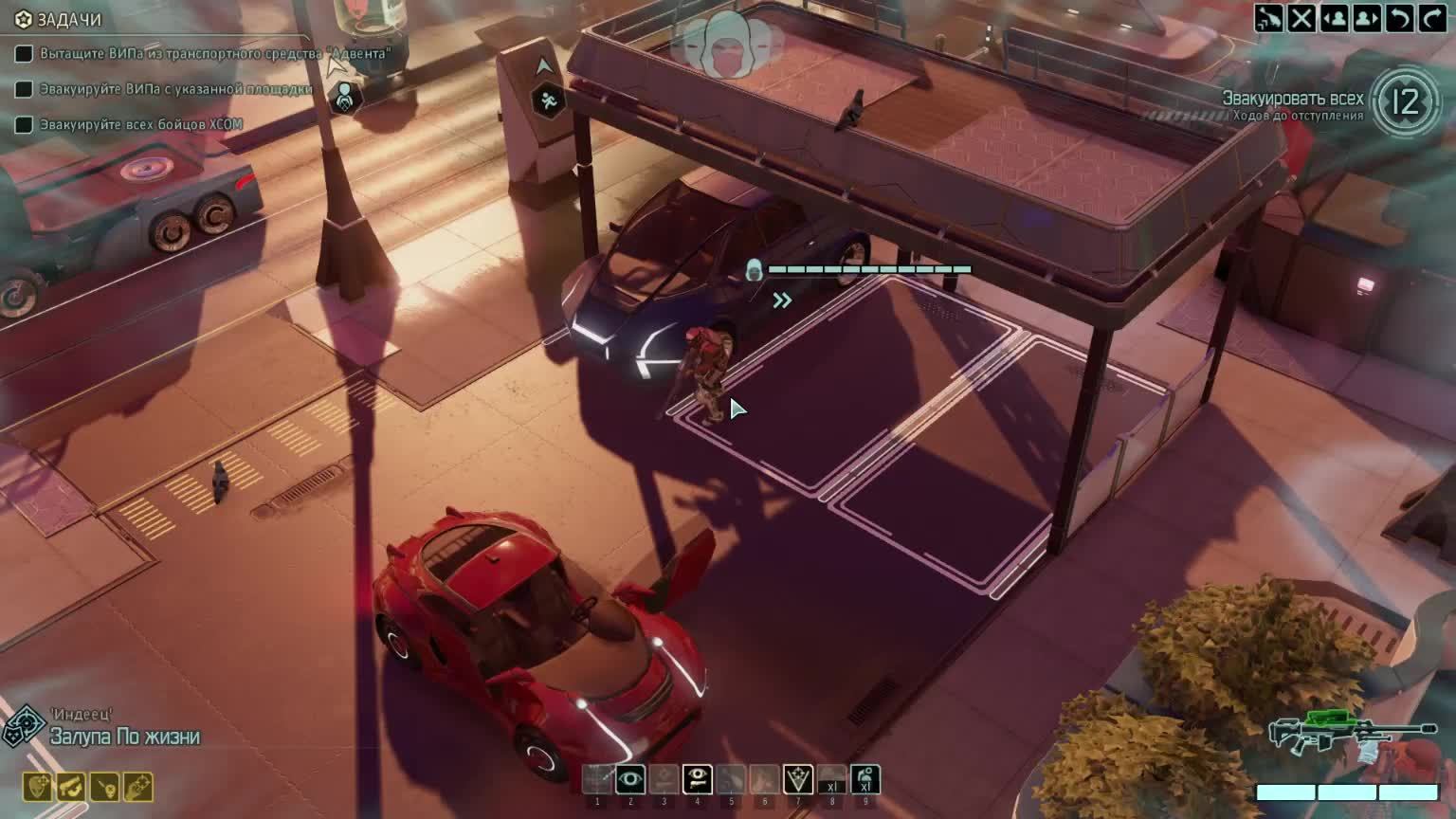Select the pistol Overwatch ability in slot 4
The width and height of the screenshot is (1456, 819).
699,781
